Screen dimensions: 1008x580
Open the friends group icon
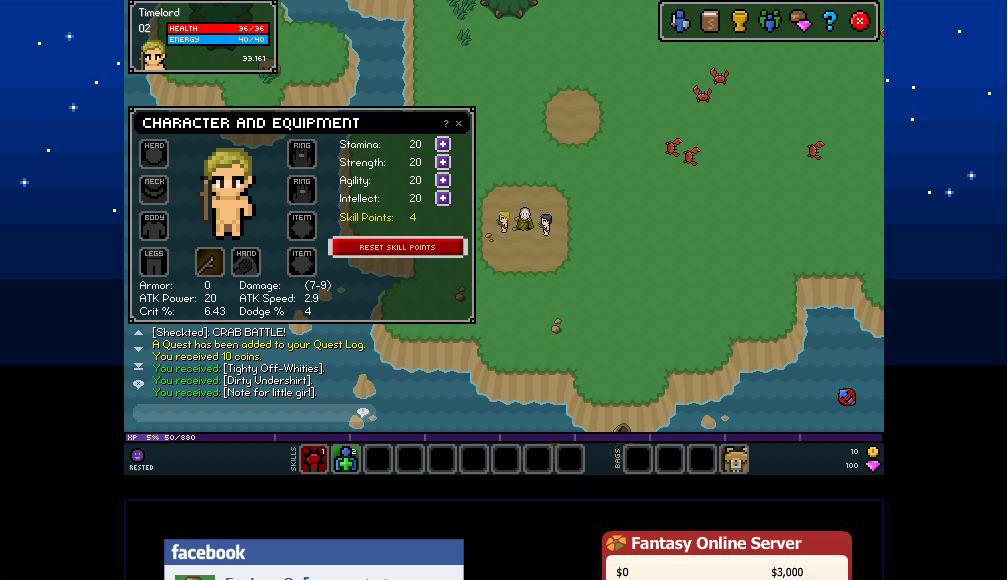[770, 21]
